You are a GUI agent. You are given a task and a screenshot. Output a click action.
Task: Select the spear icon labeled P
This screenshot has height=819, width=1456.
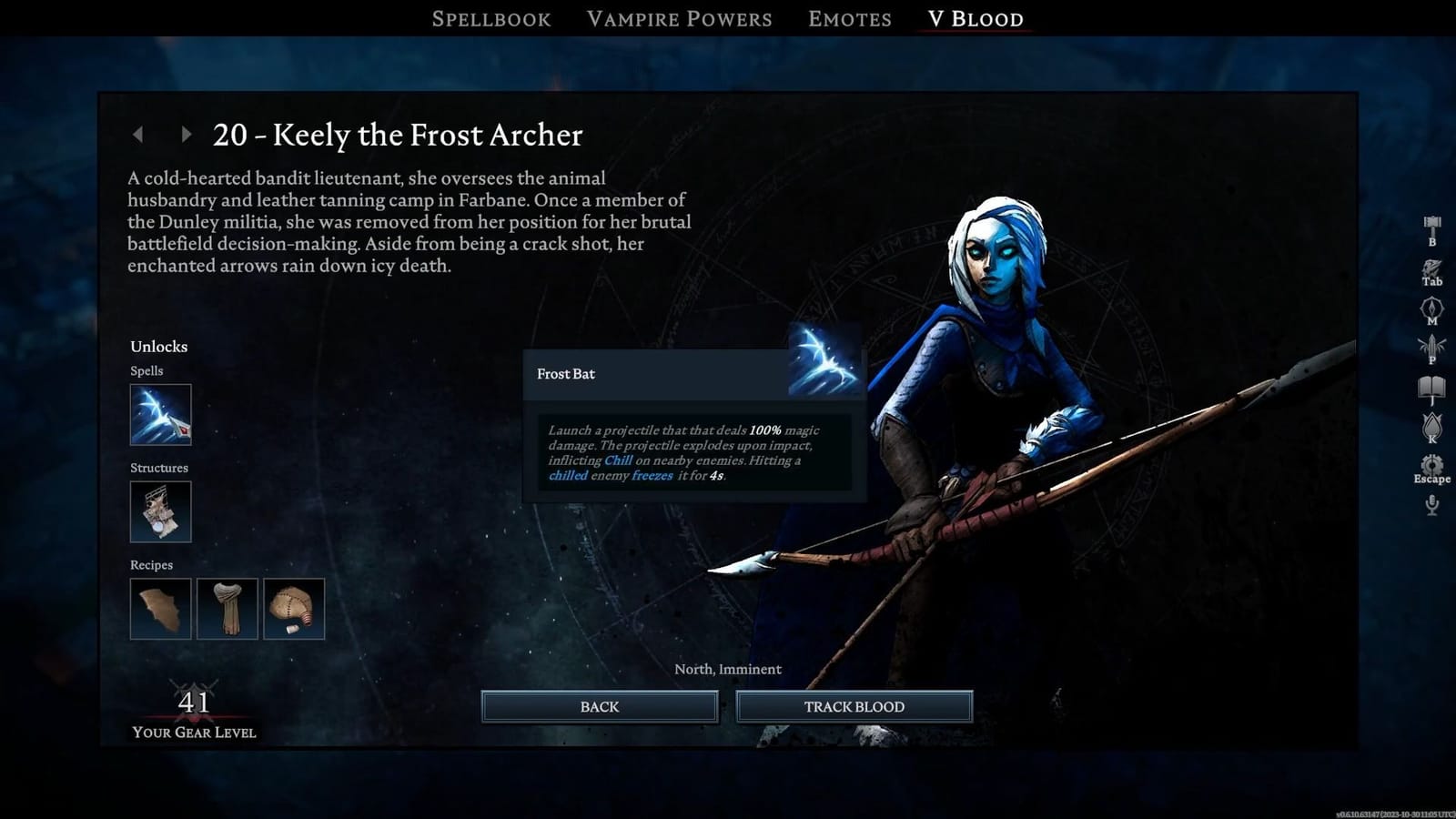pos(1431,345)
